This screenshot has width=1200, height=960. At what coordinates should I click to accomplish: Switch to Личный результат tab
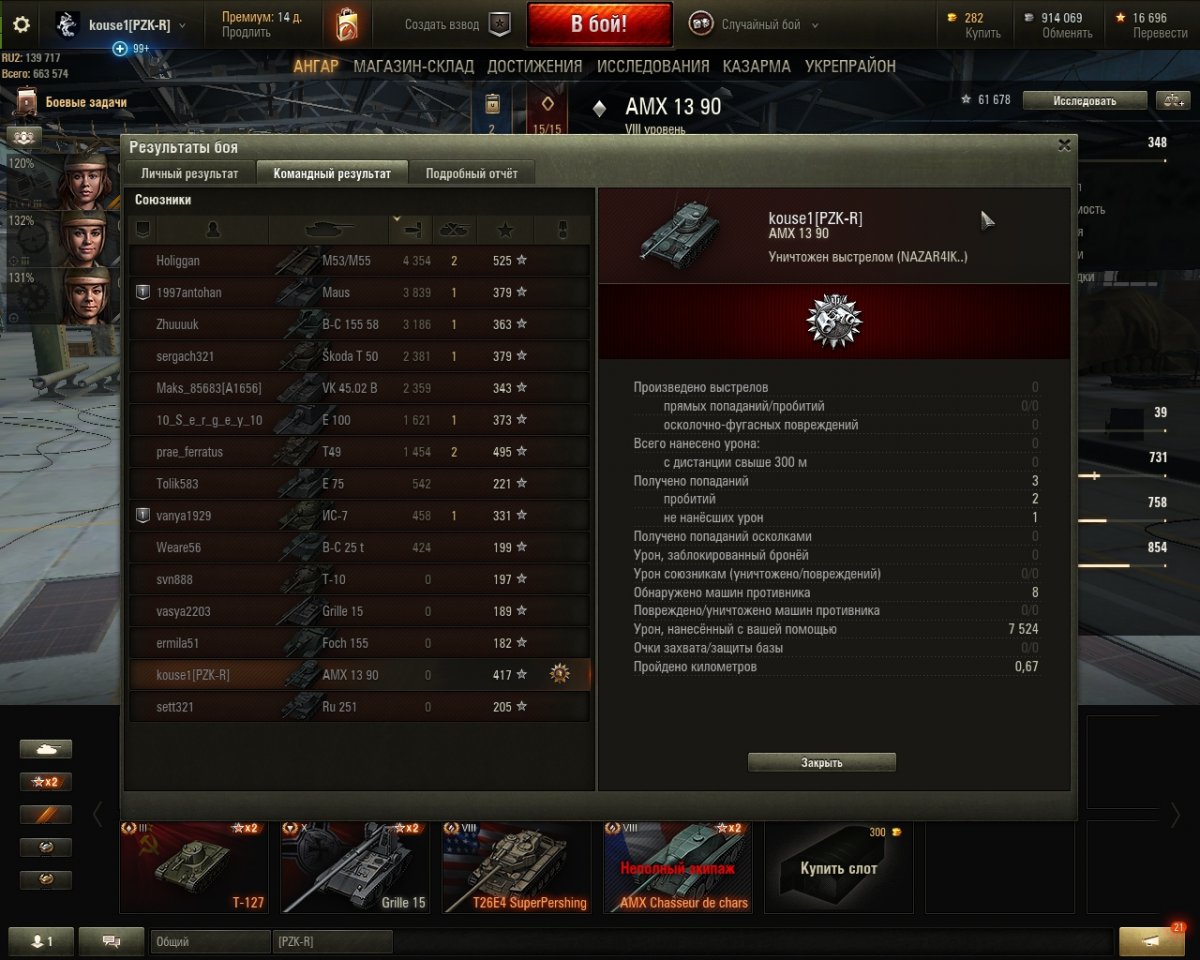pyautogui.click(x=190, y=173)
